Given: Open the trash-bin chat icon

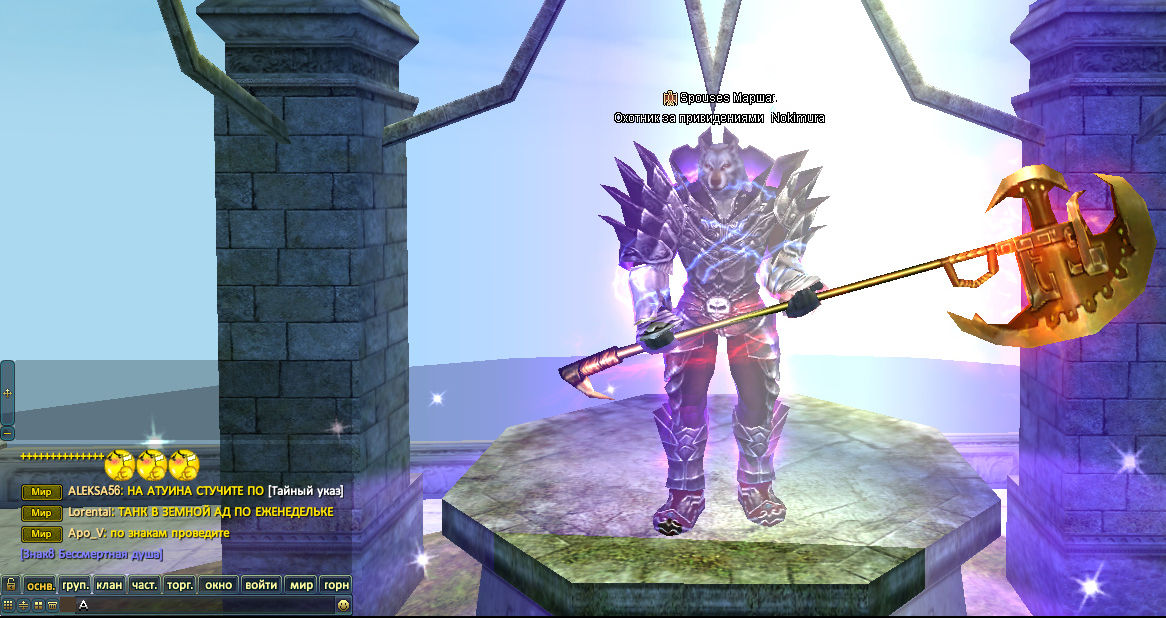Looking at the screenshot, I should point(52,605).
